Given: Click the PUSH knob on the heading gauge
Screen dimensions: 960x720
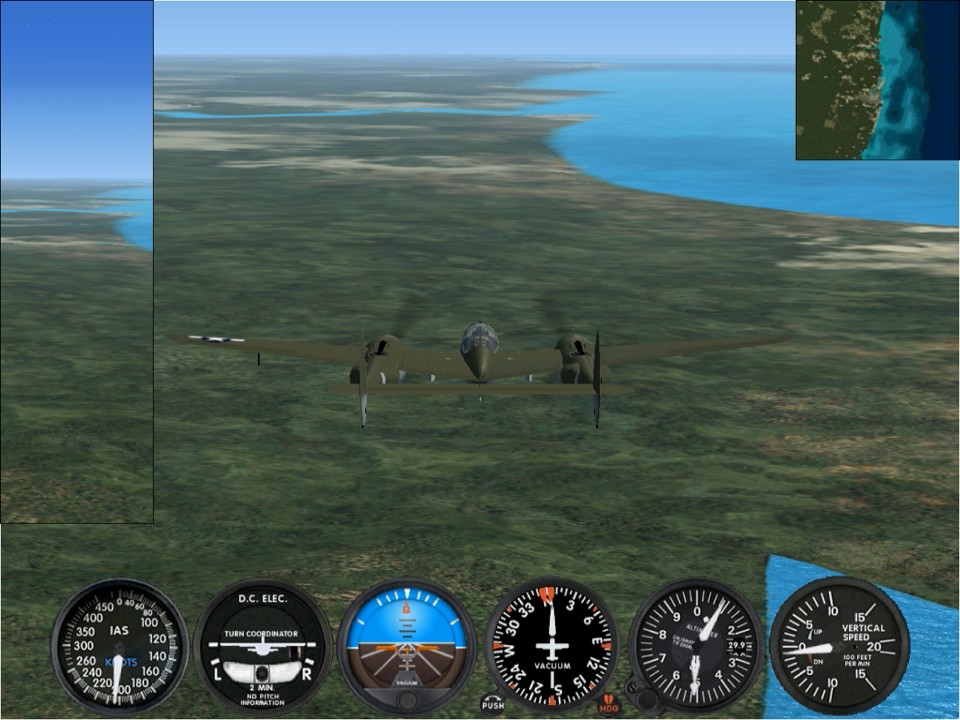Looking at the screenshot, I should 493,702.
